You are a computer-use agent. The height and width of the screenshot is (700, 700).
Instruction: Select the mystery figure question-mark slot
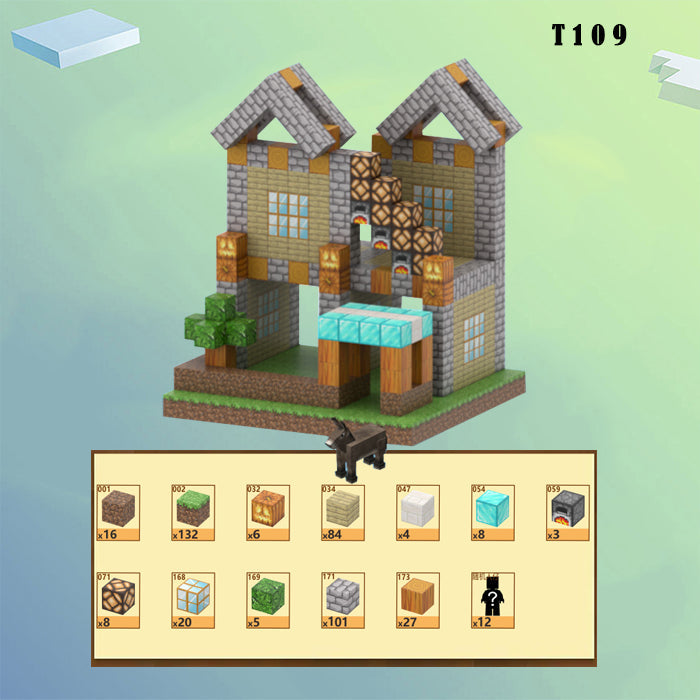[x=492, y=599]
